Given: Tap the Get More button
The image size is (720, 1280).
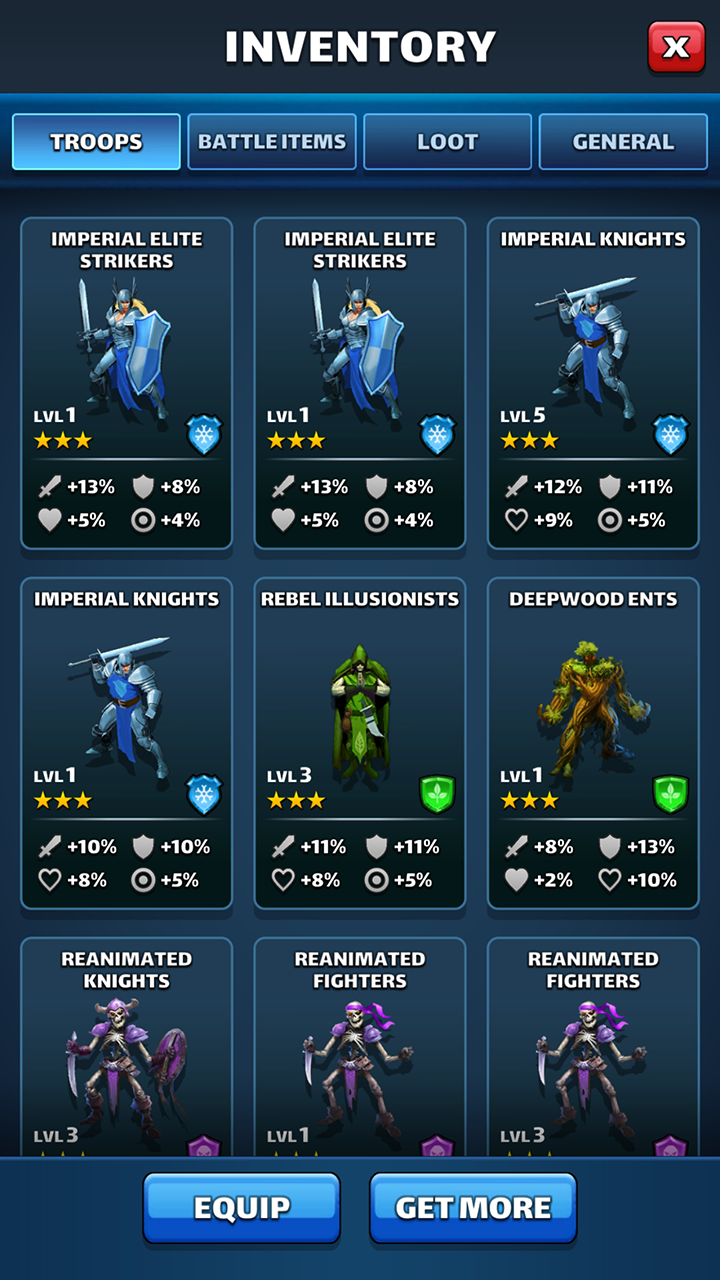Looking at the screenshot, I should 473,1208.
